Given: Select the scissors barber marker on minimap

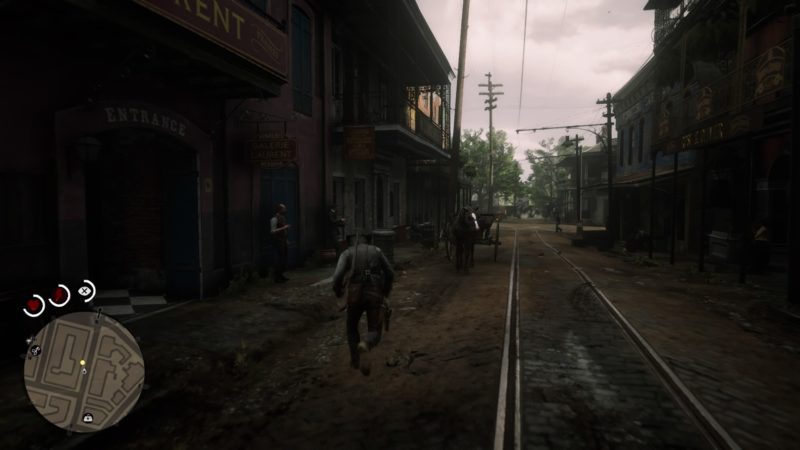Looking at the screenshot, I should (x=36, y=351).
